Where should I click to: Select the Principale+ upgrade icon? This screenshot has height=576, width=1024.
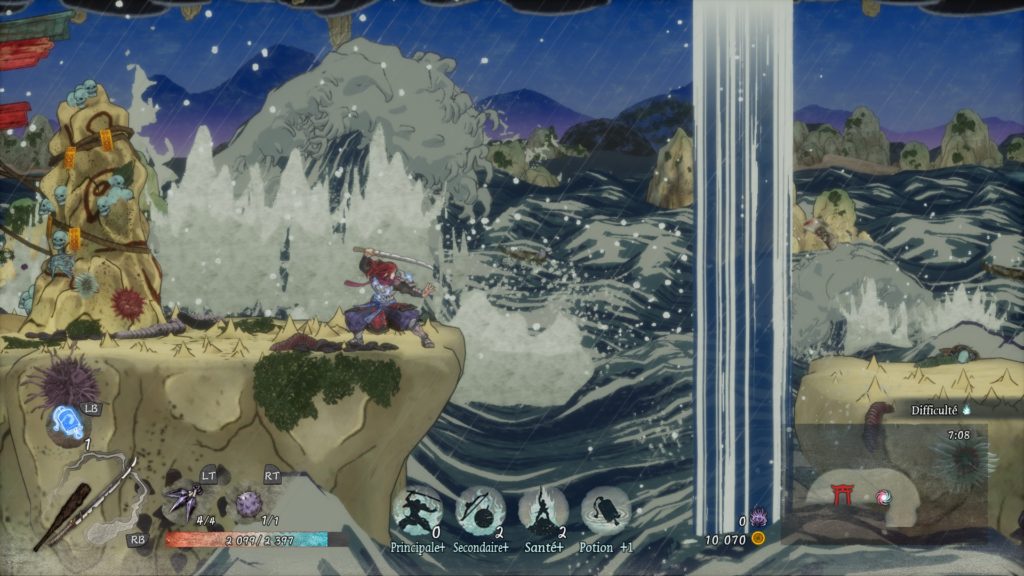(x=419, y=512)
